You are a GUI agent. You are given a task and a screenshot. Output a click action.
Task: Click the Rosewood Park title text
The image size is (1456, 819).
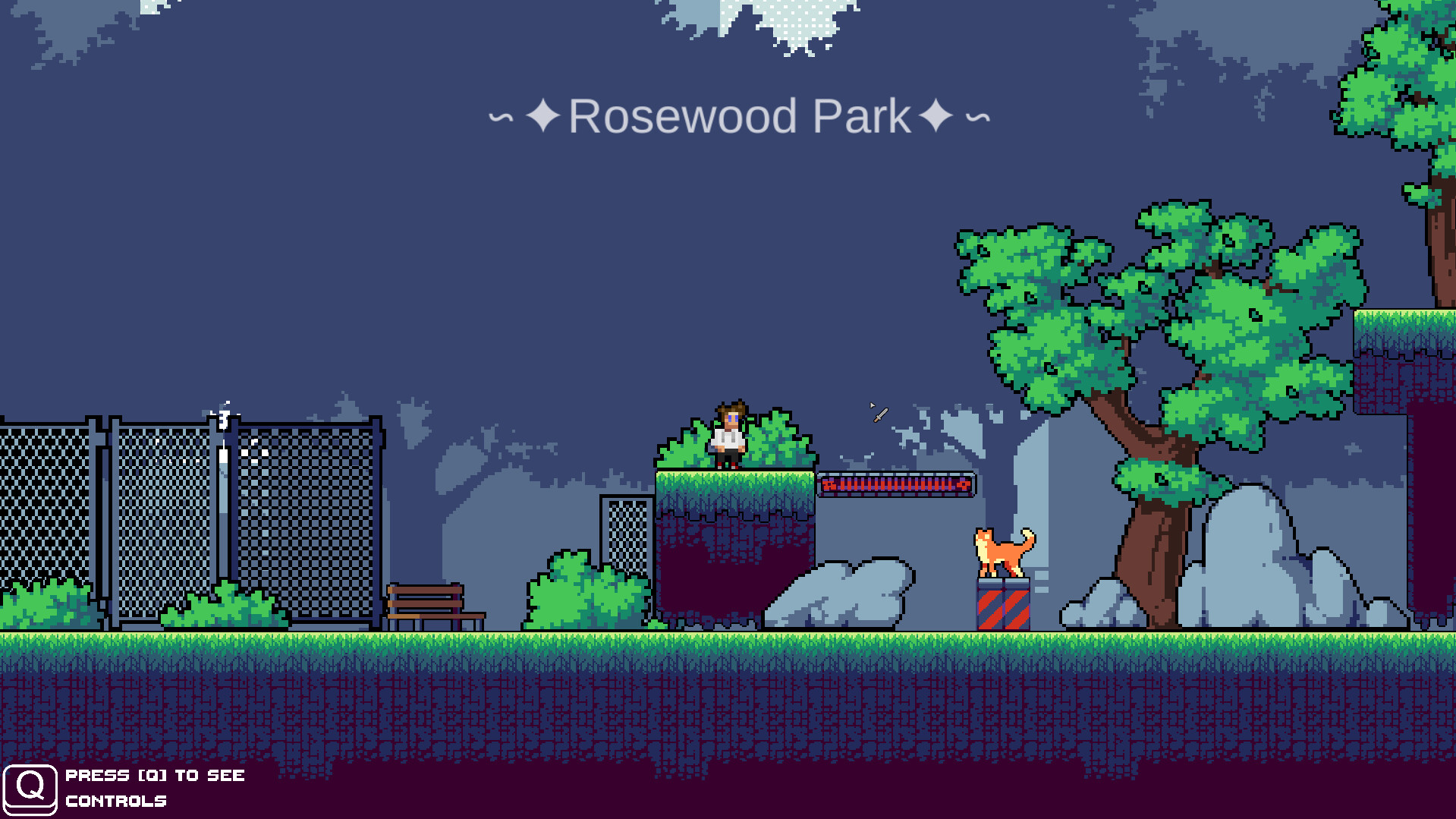pyautogui.click(x=740, y=115)
